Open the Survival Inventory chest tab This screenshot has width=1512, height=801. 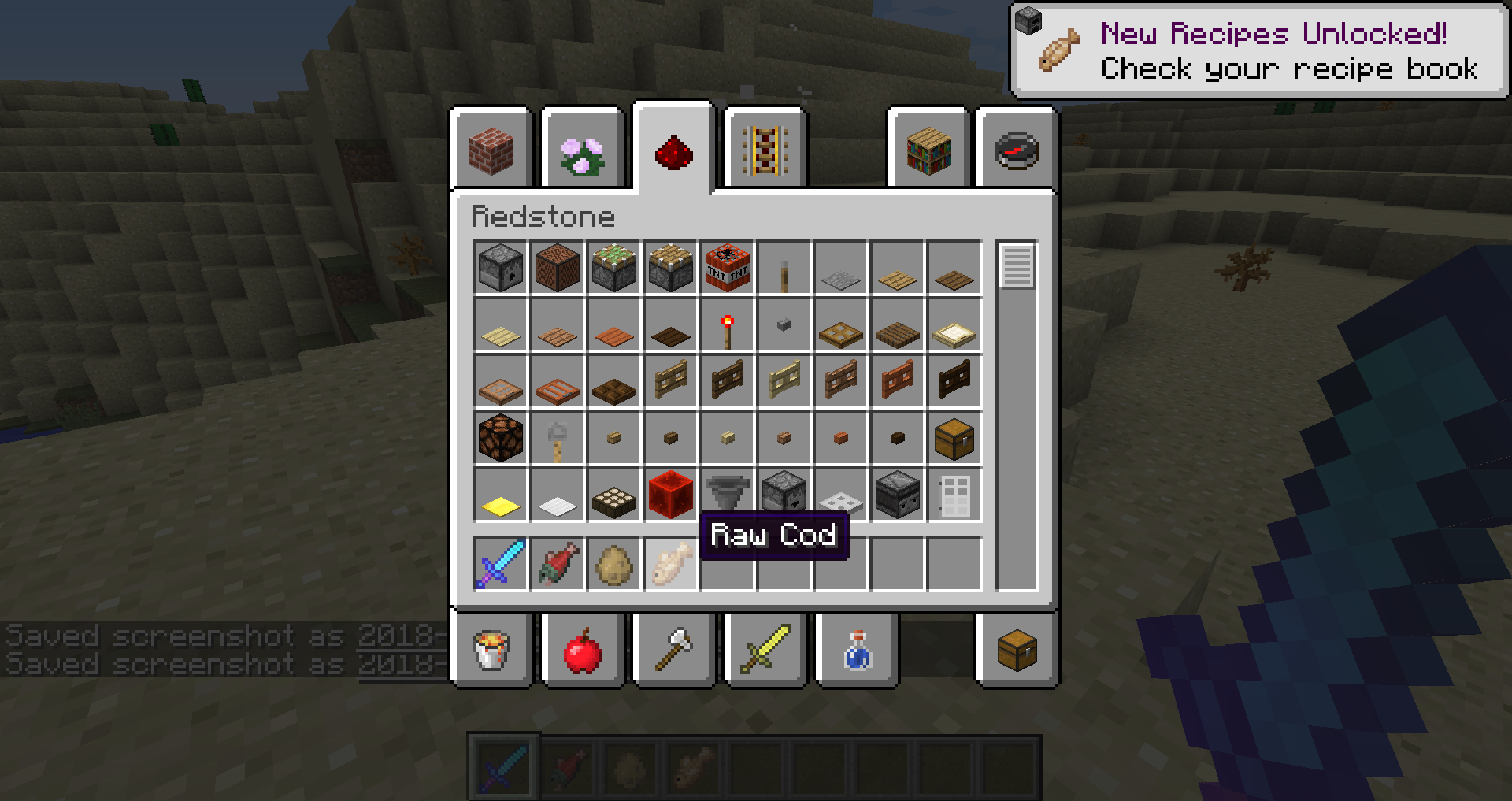tap(1017, 651)
